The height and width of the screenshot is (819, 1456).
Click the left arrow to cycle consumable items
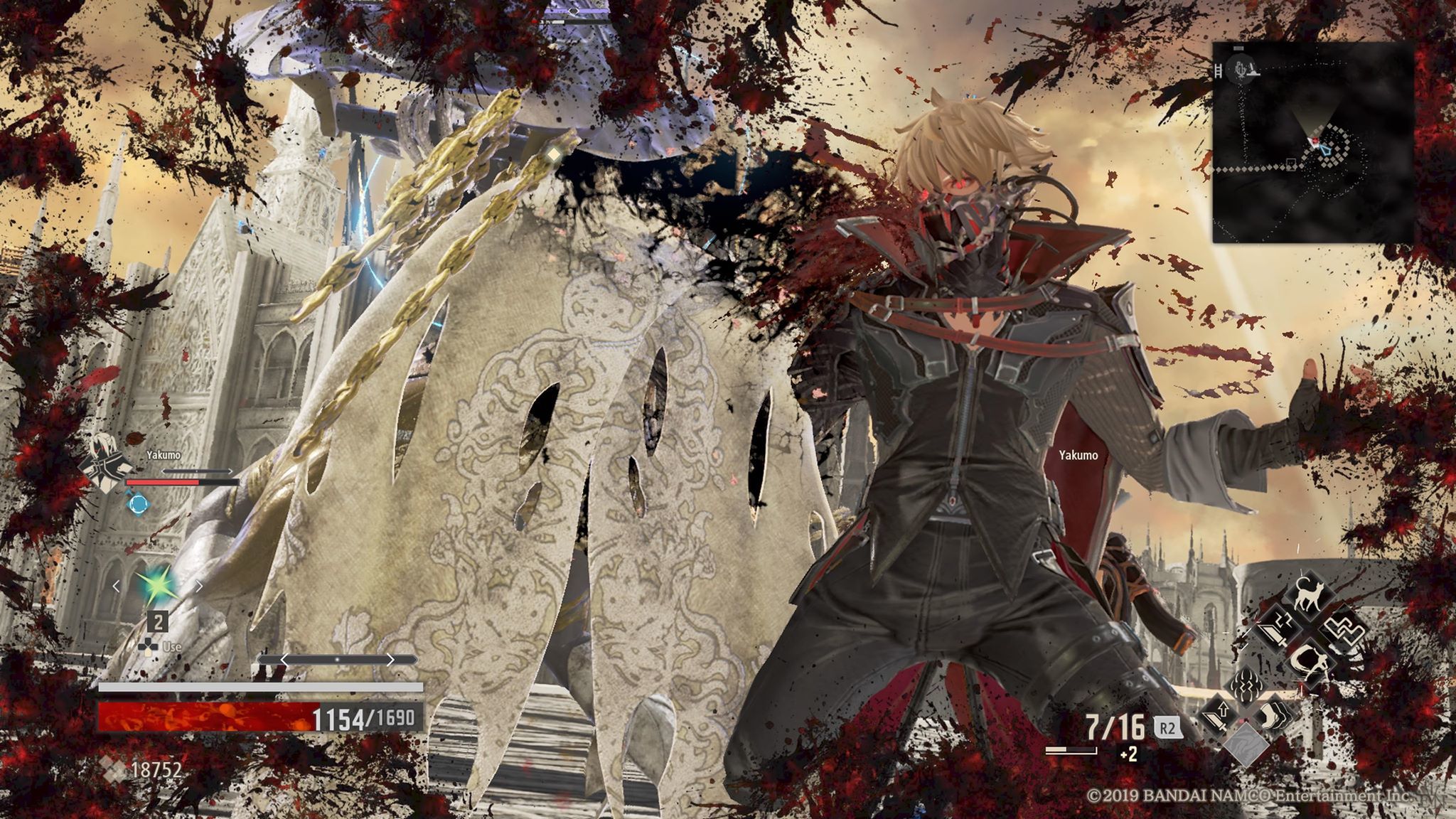(117, 586)
